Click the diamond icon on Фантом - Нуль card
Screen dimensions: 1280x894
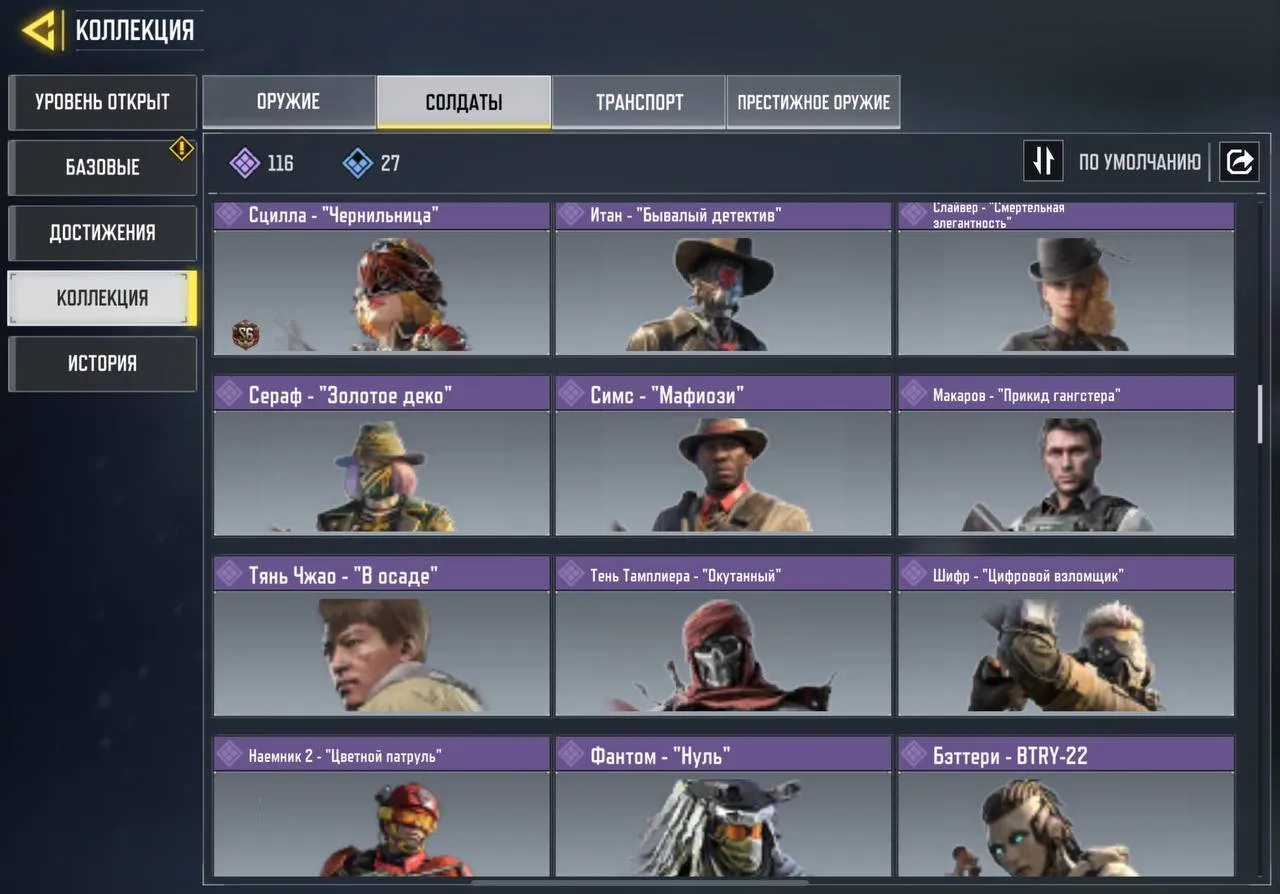pos(571,755)
